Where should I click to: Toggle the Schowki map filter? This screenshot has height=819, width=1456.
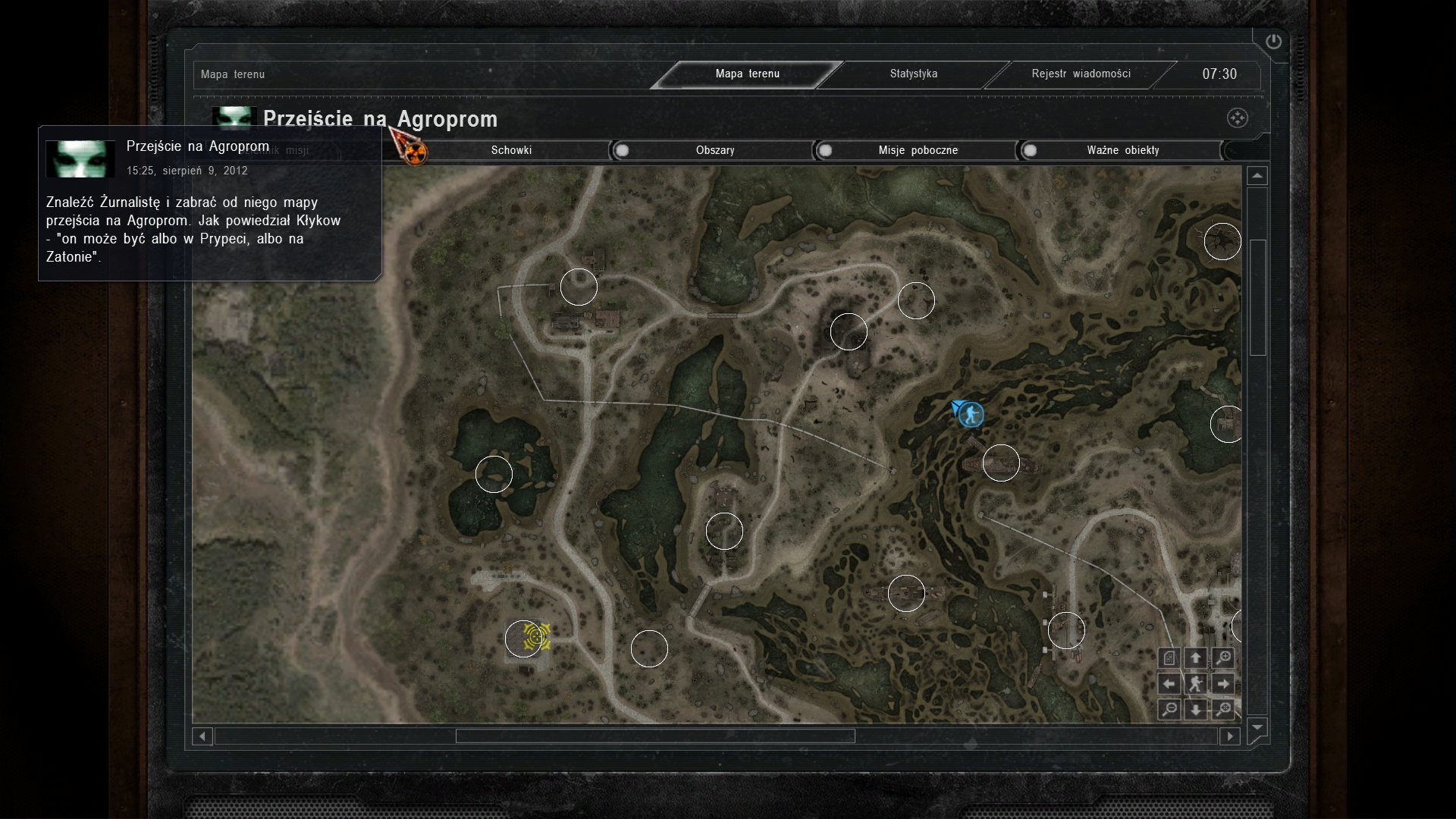(511, 150)
